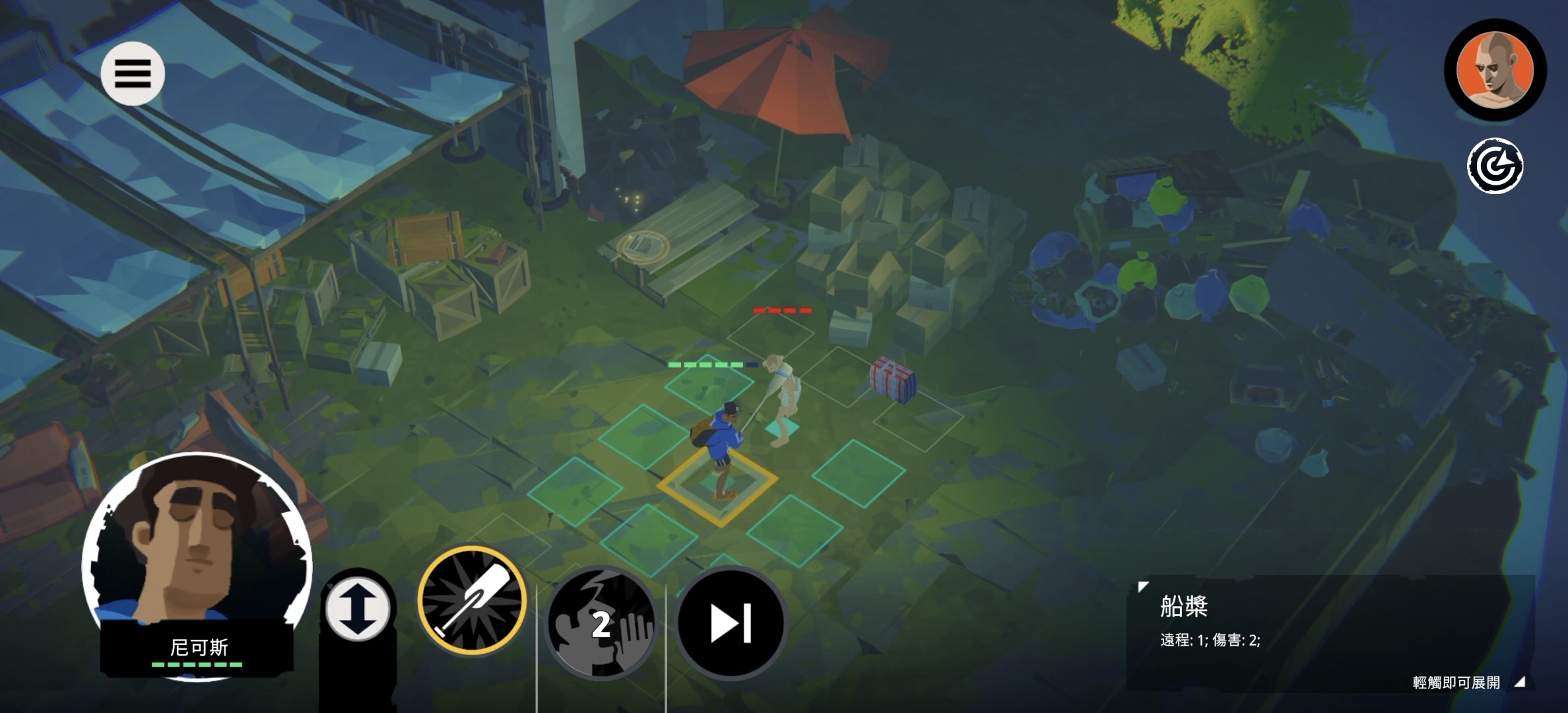This screenshot has height=713, width=1568.
Task: Select the 尼可斯 character portrait
Action: (x=197, y=561)
